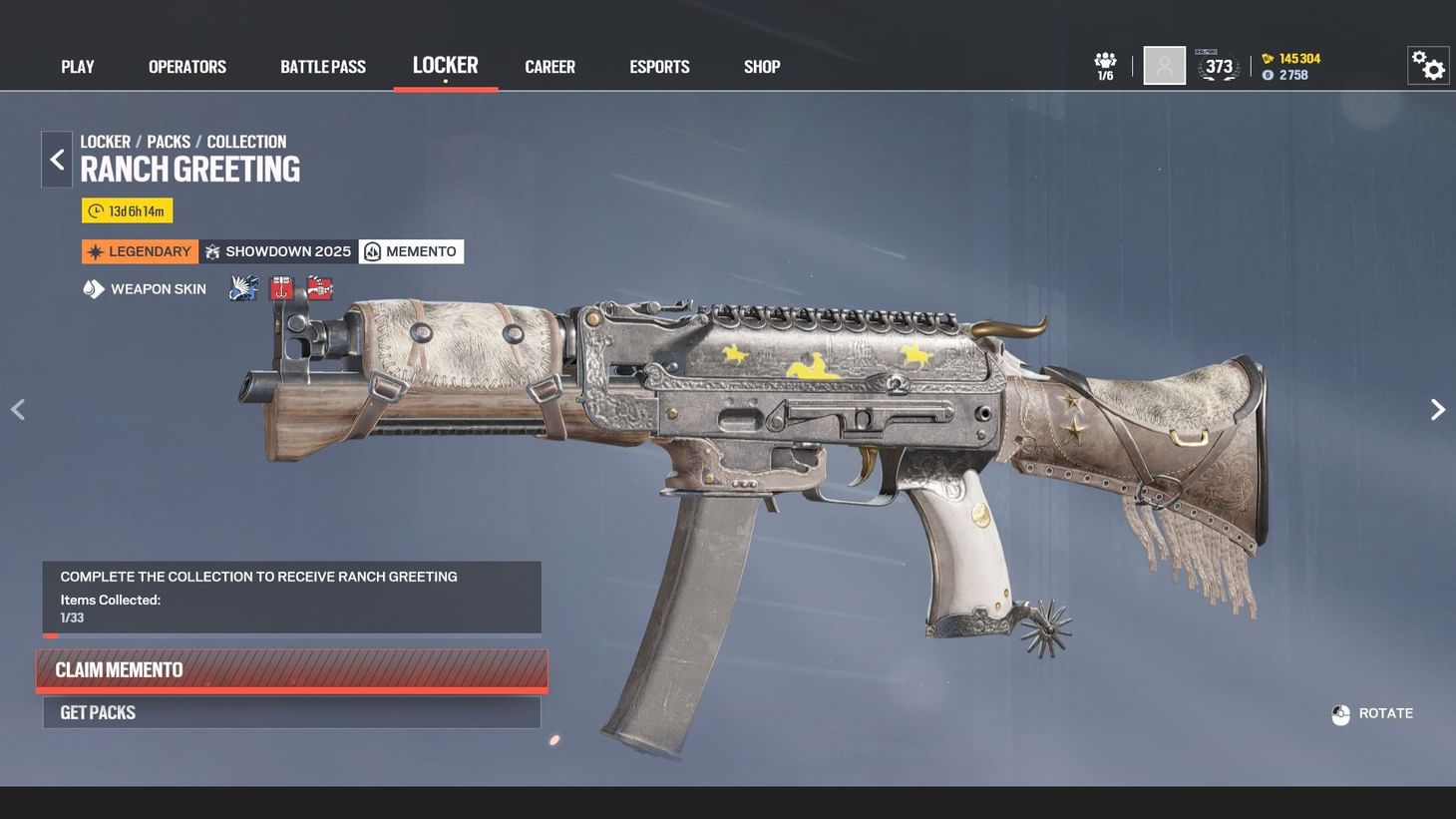This screenshot has width=1456, height=819.
Task: Select the level 373 badge icon
Action: click(1218, 64)
